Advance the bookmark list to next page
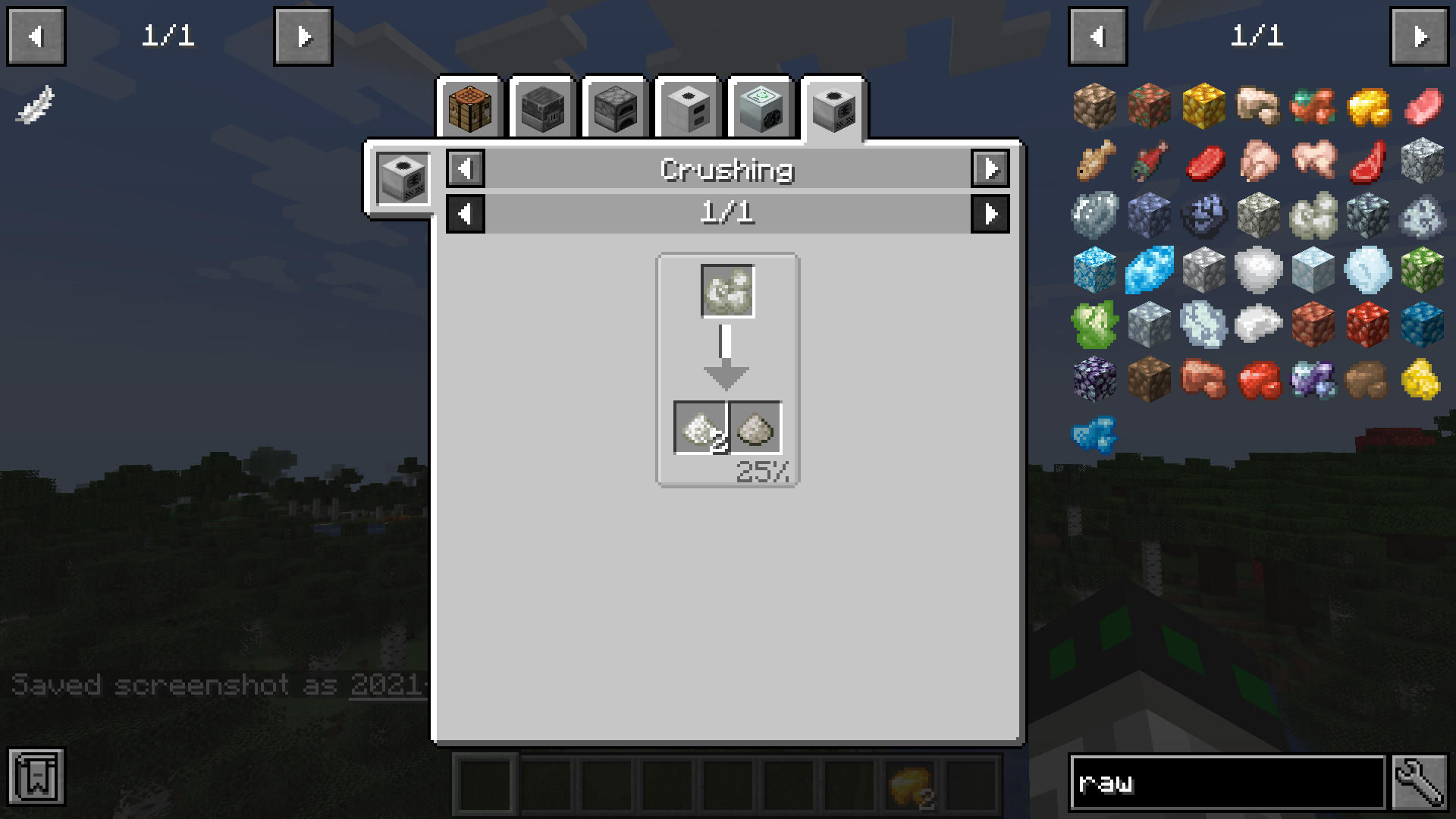The image size is (1456, 819). (x=303, y=36)
